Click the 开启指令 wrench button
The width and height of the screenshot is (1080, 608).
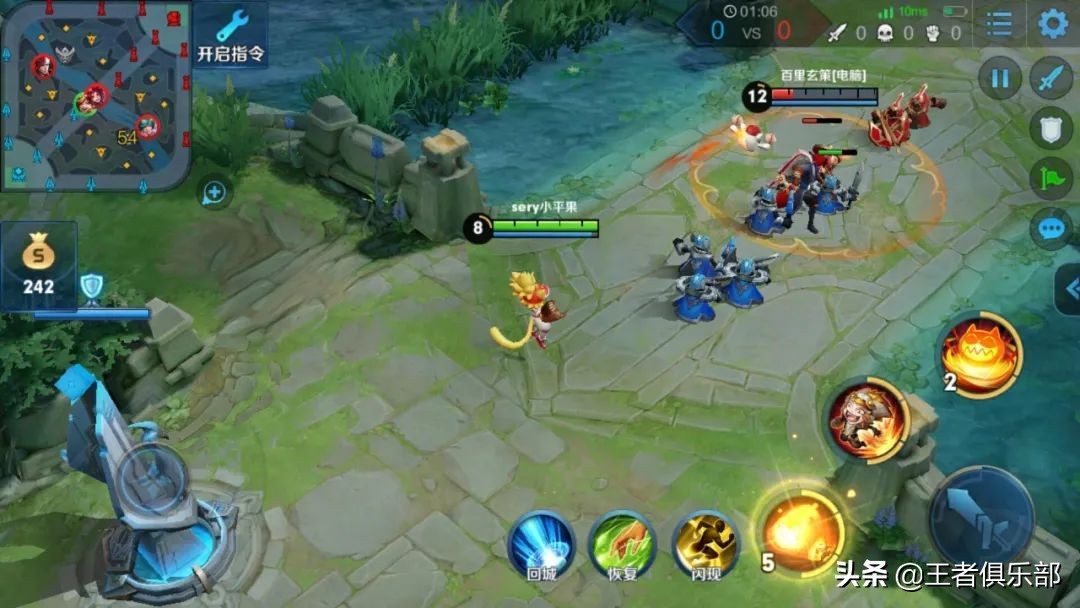pos(231,35)
